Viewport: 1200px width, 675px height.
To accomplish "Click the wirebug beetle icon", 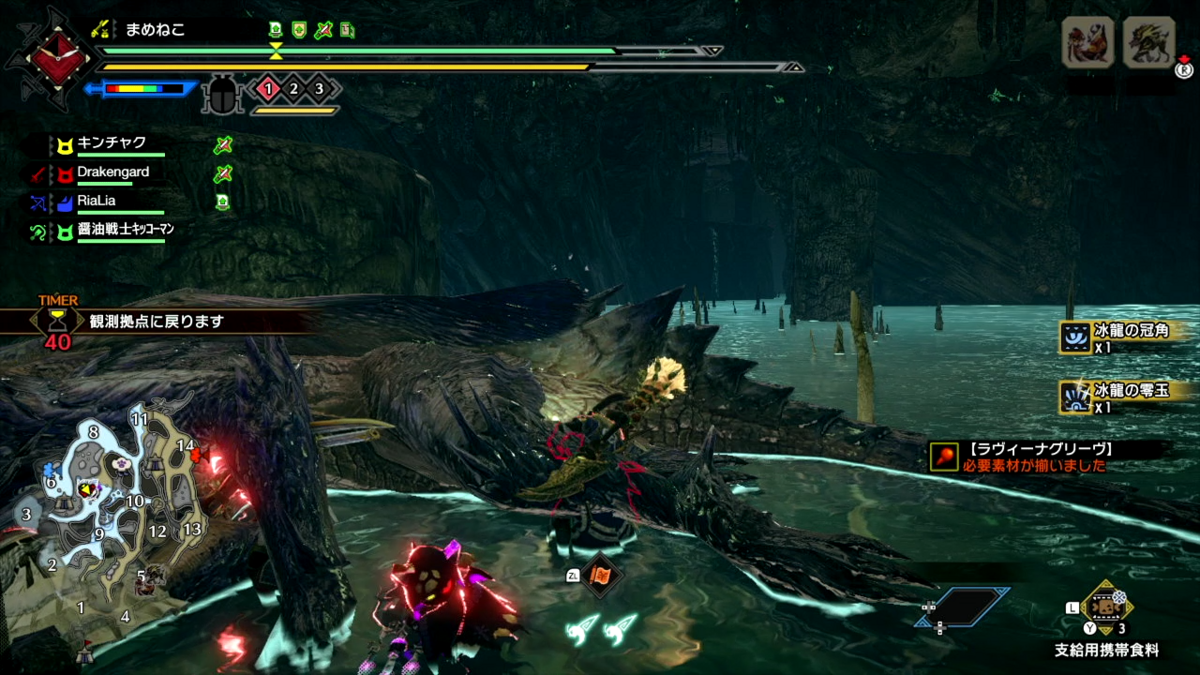I will click(x=220, y=96).
